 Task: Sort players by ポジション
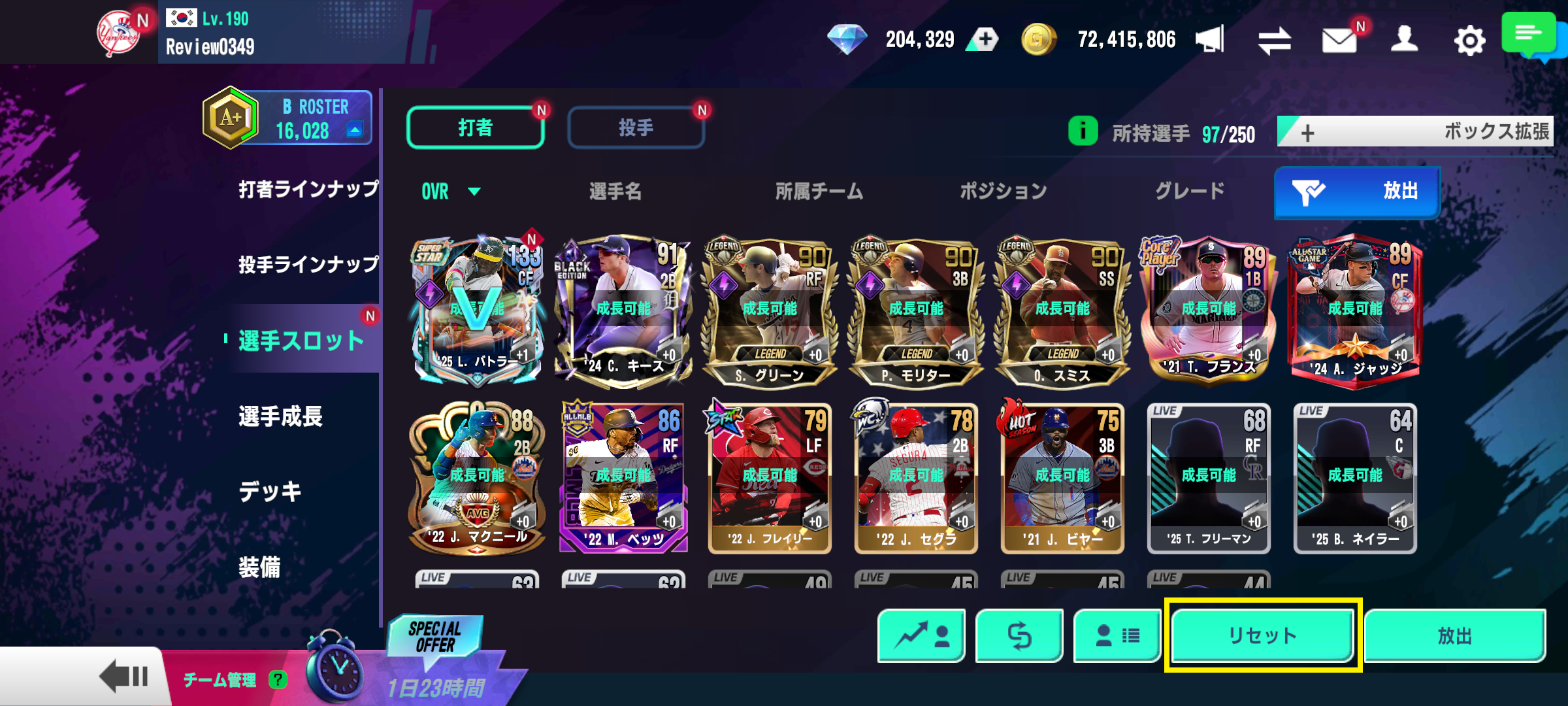click(x=1003, y=192)
